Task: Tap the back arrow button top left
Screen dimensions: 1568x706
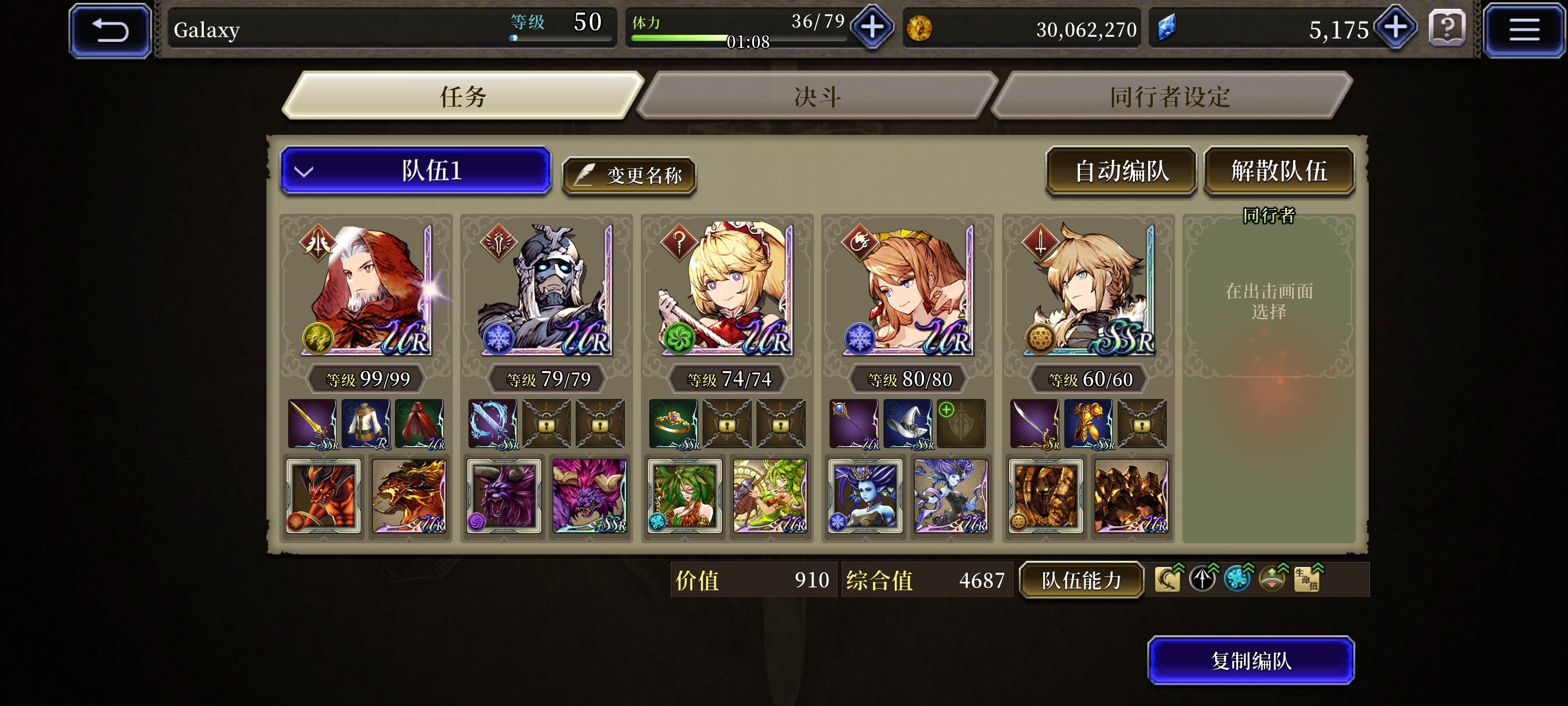Action: (x=110, y=29)
